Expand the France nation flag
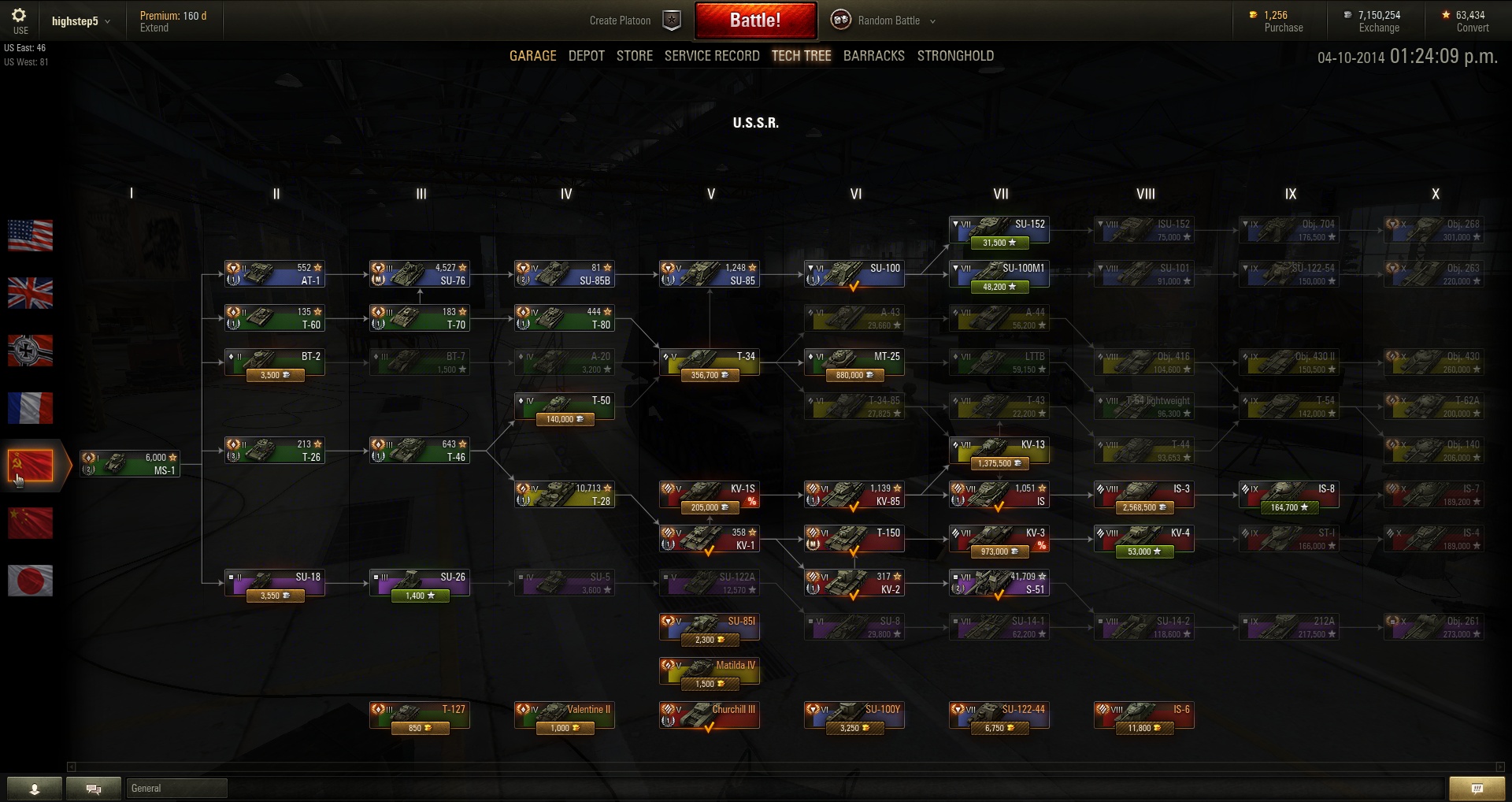The width and height of the screenshot is (1512, 802). [x=30, y=408]
